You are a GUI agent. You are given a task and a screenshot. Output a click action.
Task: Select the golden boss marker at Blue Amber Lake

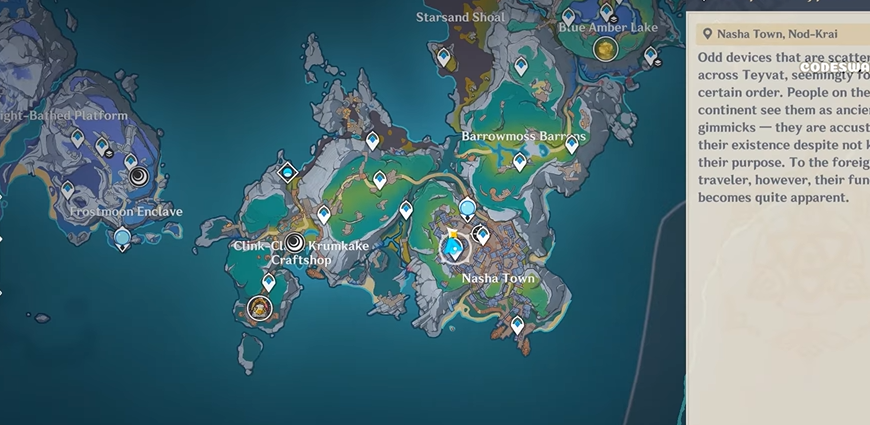(x=604, y=48)
